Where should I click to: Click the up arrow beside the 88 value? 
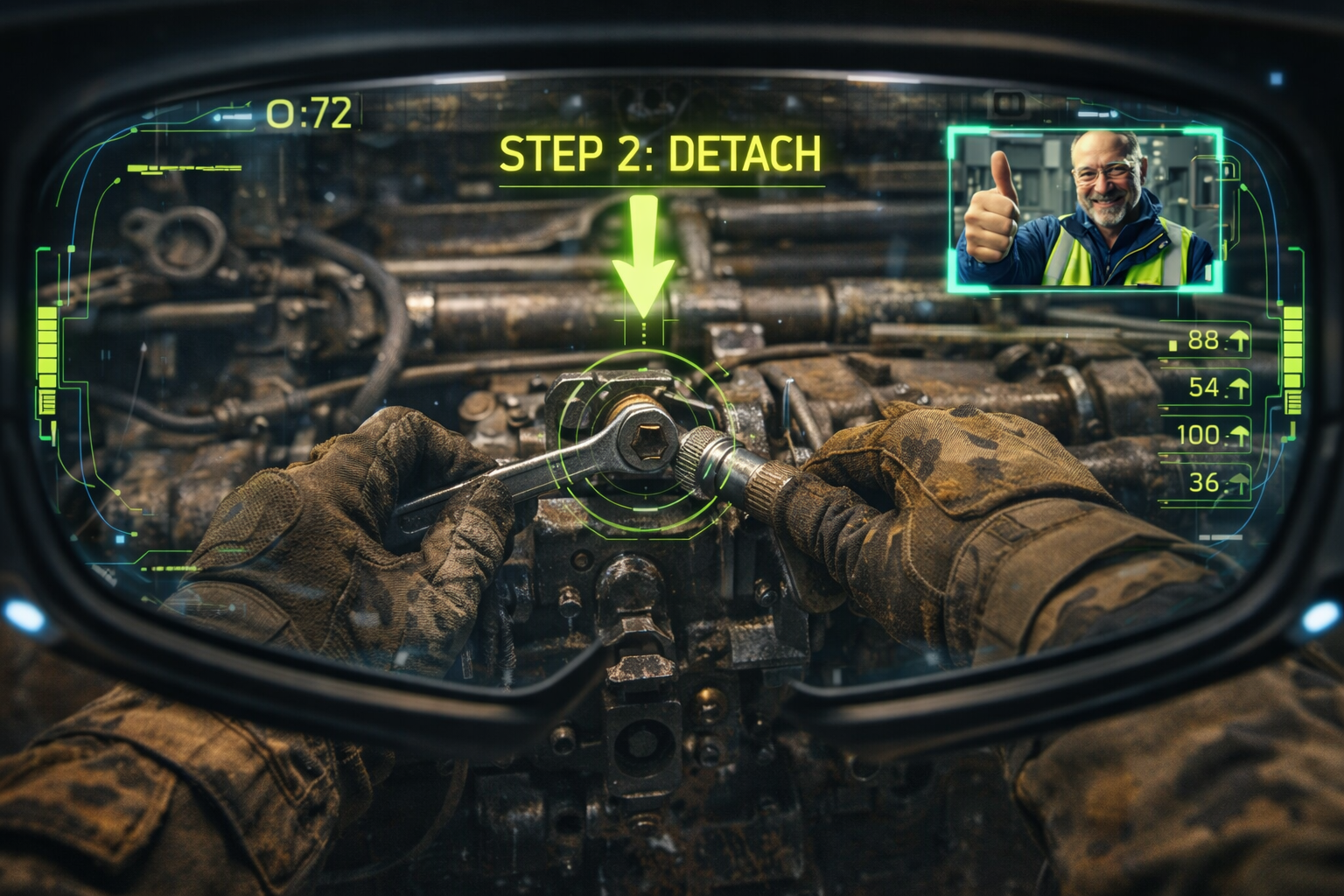tap(1239, 341)
